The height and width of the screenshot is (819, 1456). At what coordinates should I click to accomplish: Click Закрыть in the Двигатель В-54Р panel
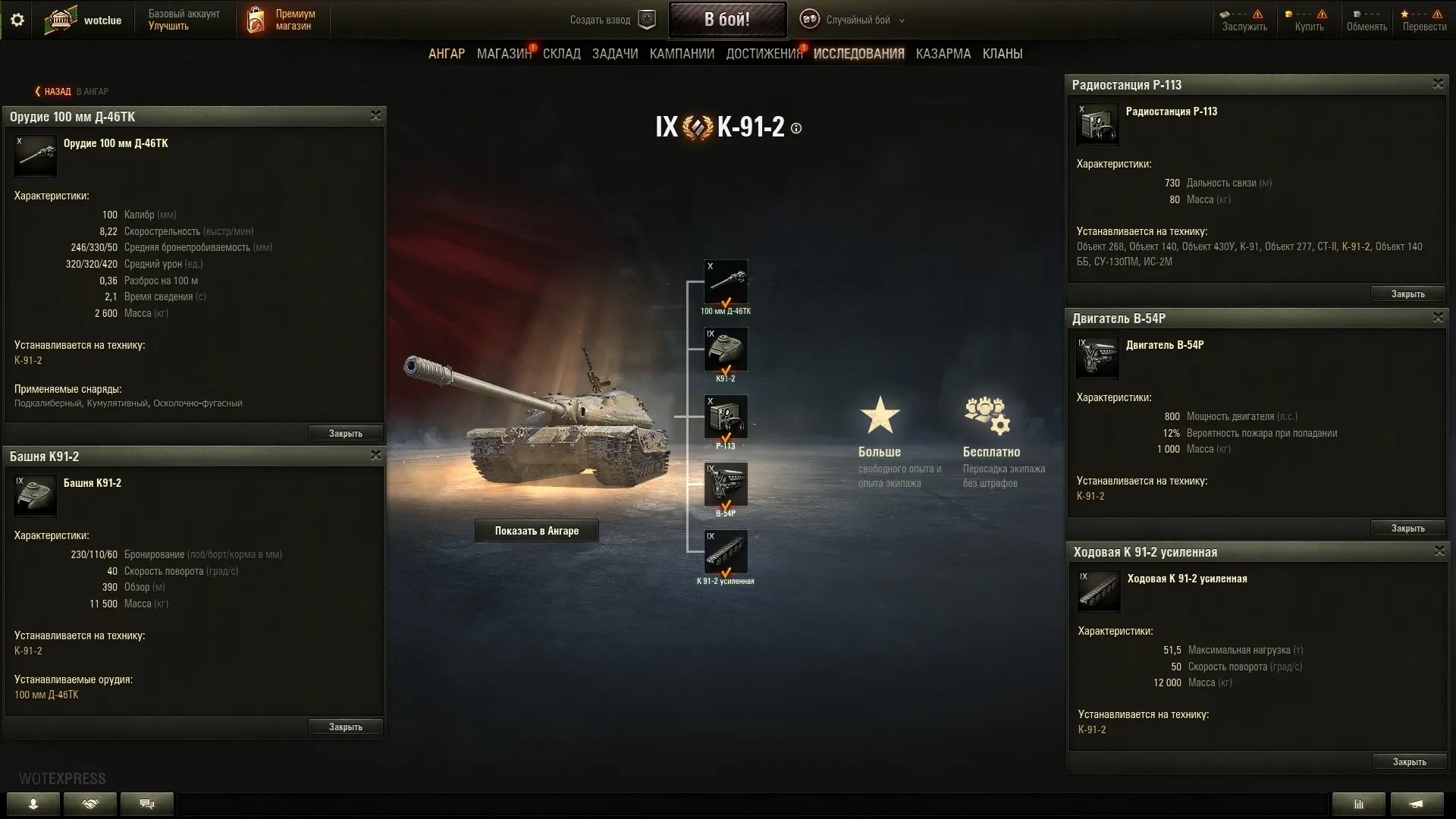pos(1407,529)
